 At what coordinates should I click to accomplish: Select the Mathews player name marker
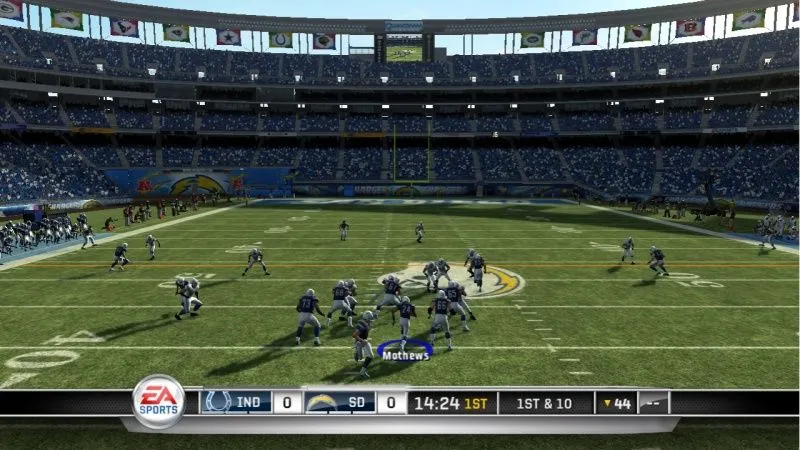(x=405, y=354)
